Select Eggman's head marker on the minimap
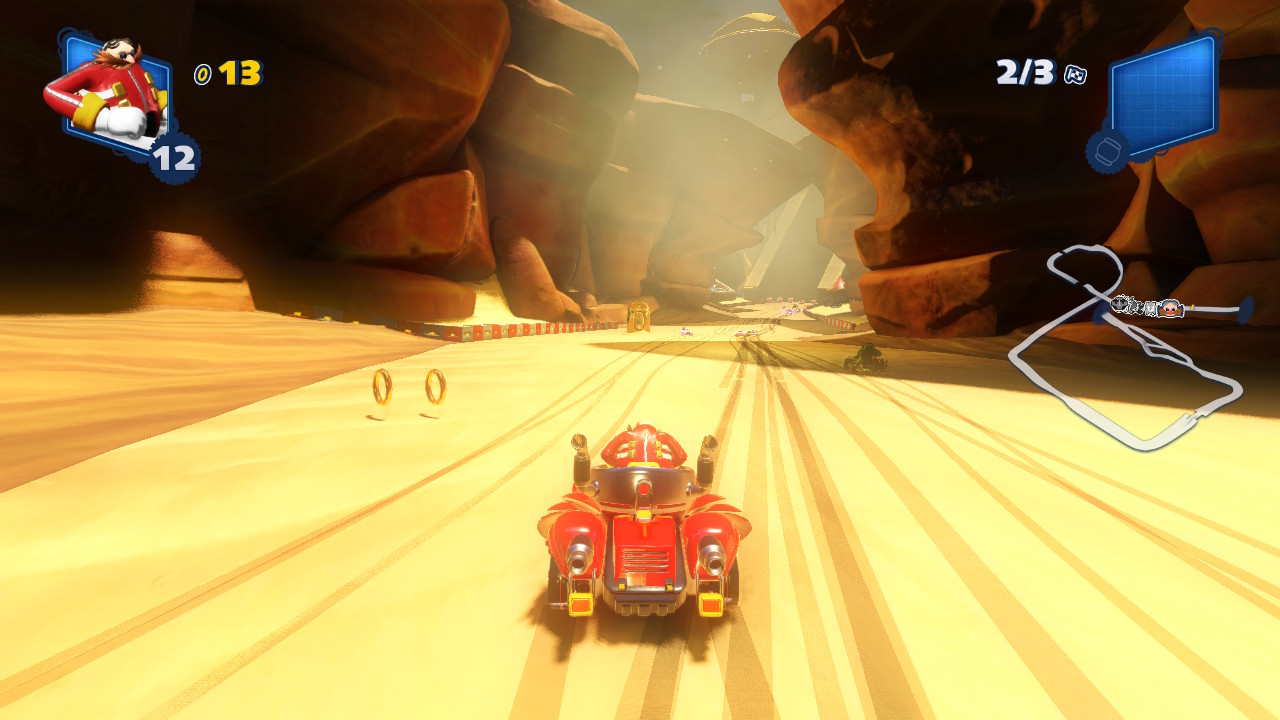The height and width of the screenshot is (720, 1280). point(1171,308)
